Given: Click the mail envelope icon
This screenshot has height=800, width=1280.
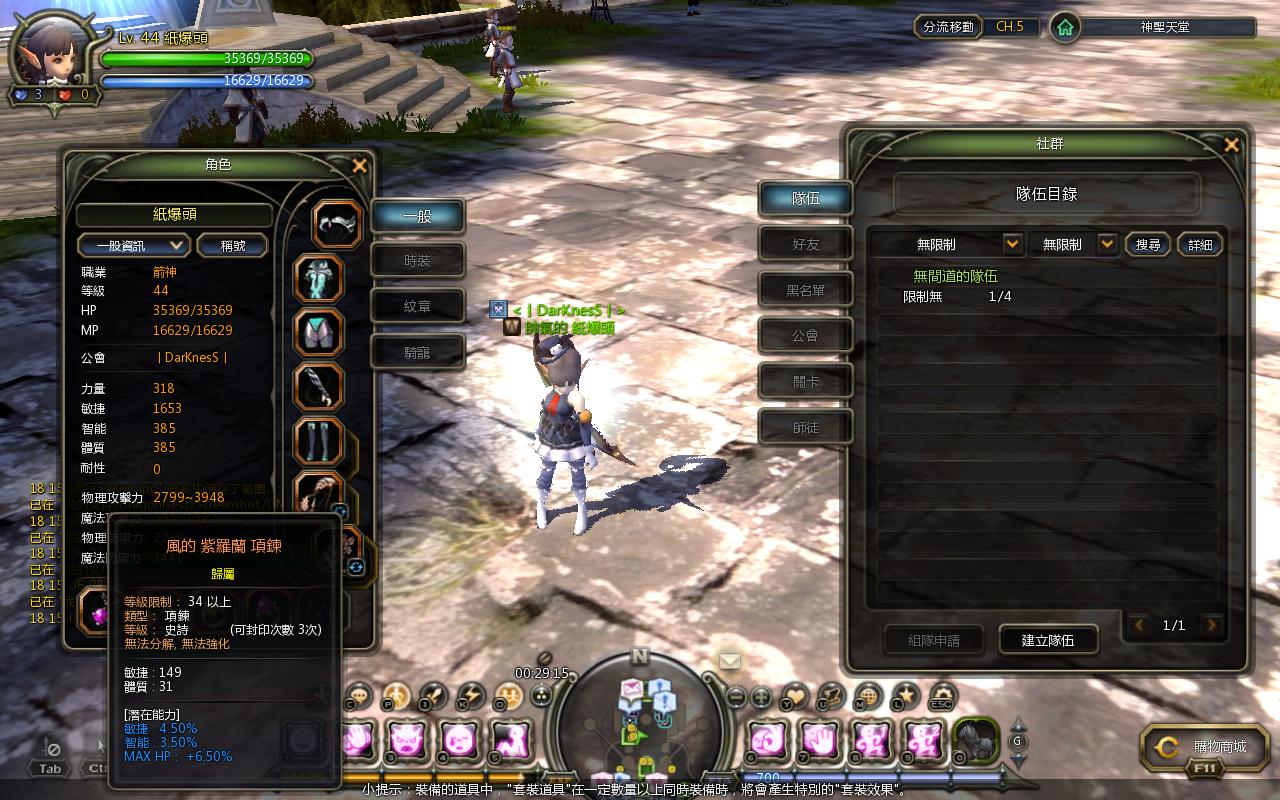Looking at the screenshot, I should (x=730, y=660).
